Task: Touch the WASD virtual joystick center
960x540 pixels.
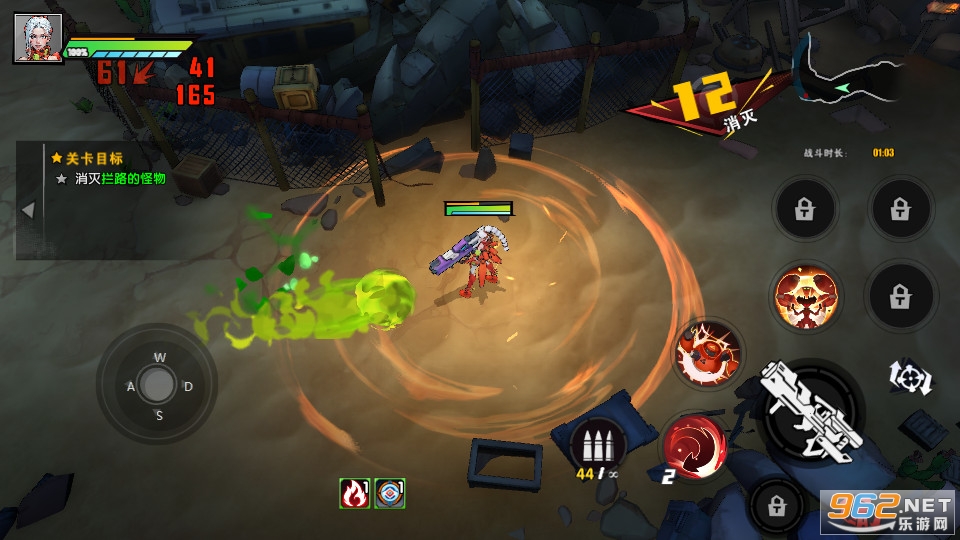Action: click(x=157, y=385)
